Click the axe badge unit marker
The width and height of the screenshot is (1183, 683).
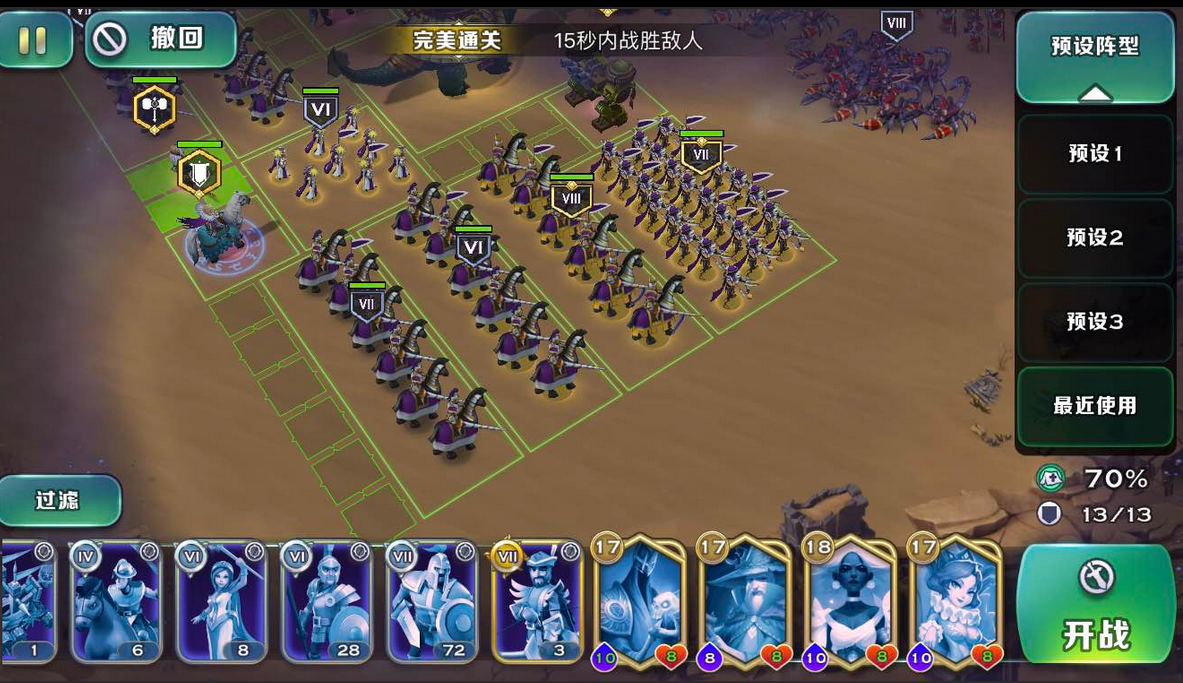tap(154, 108)
